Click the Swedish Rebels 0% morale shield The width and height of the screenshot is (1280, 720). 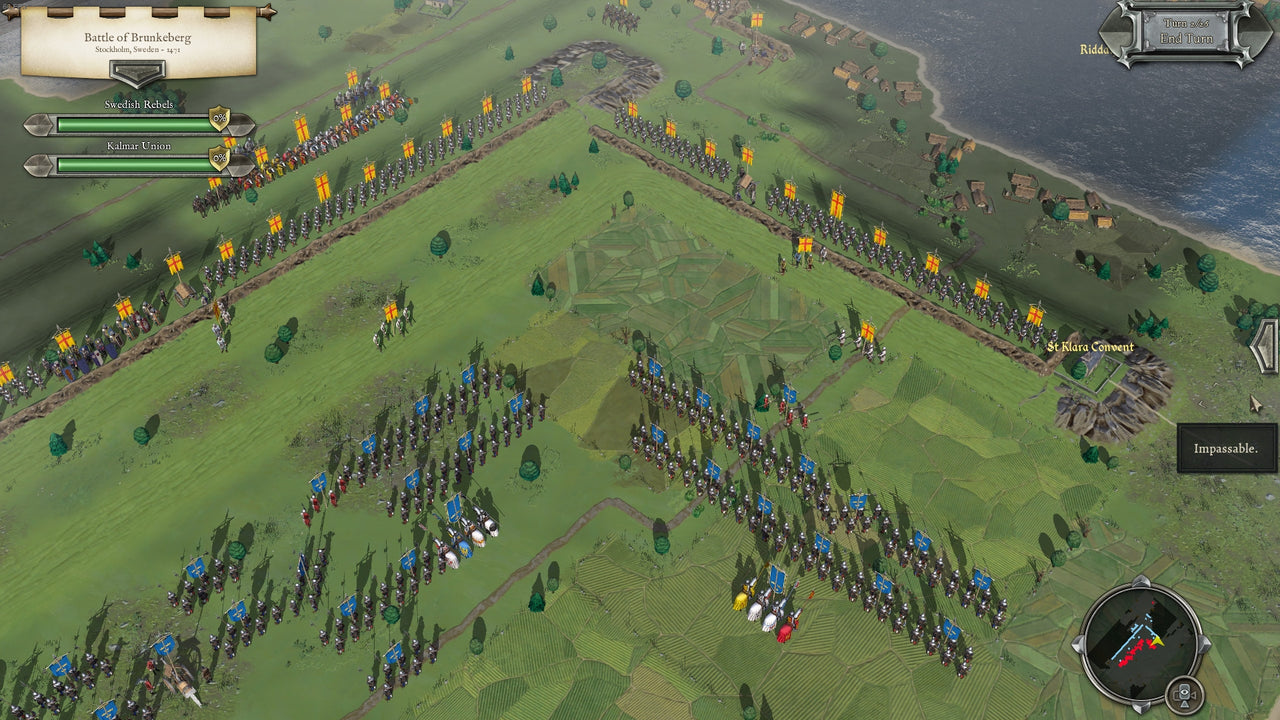(x=219, y=119)
